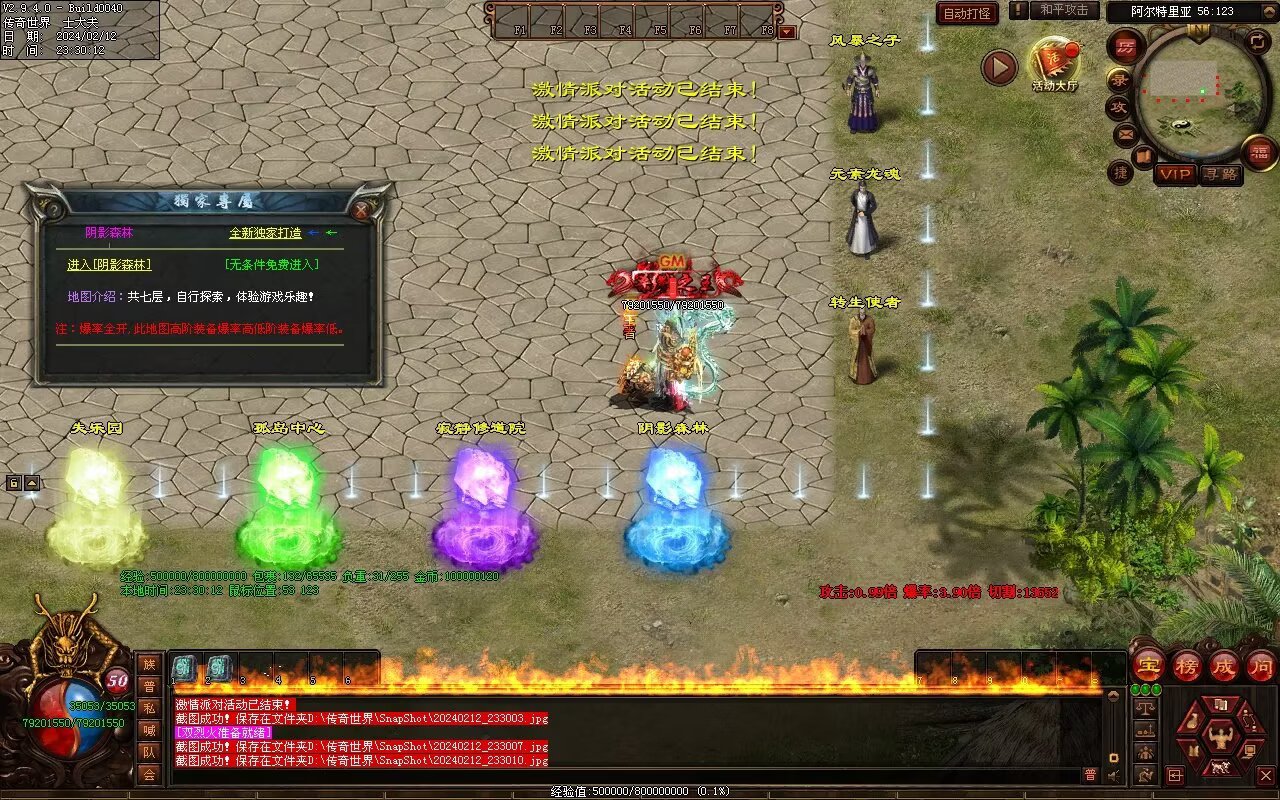Switch chat to the 私 private channel
The height and width of the screenshot is (800, 1280).
(x=149, y=708)
